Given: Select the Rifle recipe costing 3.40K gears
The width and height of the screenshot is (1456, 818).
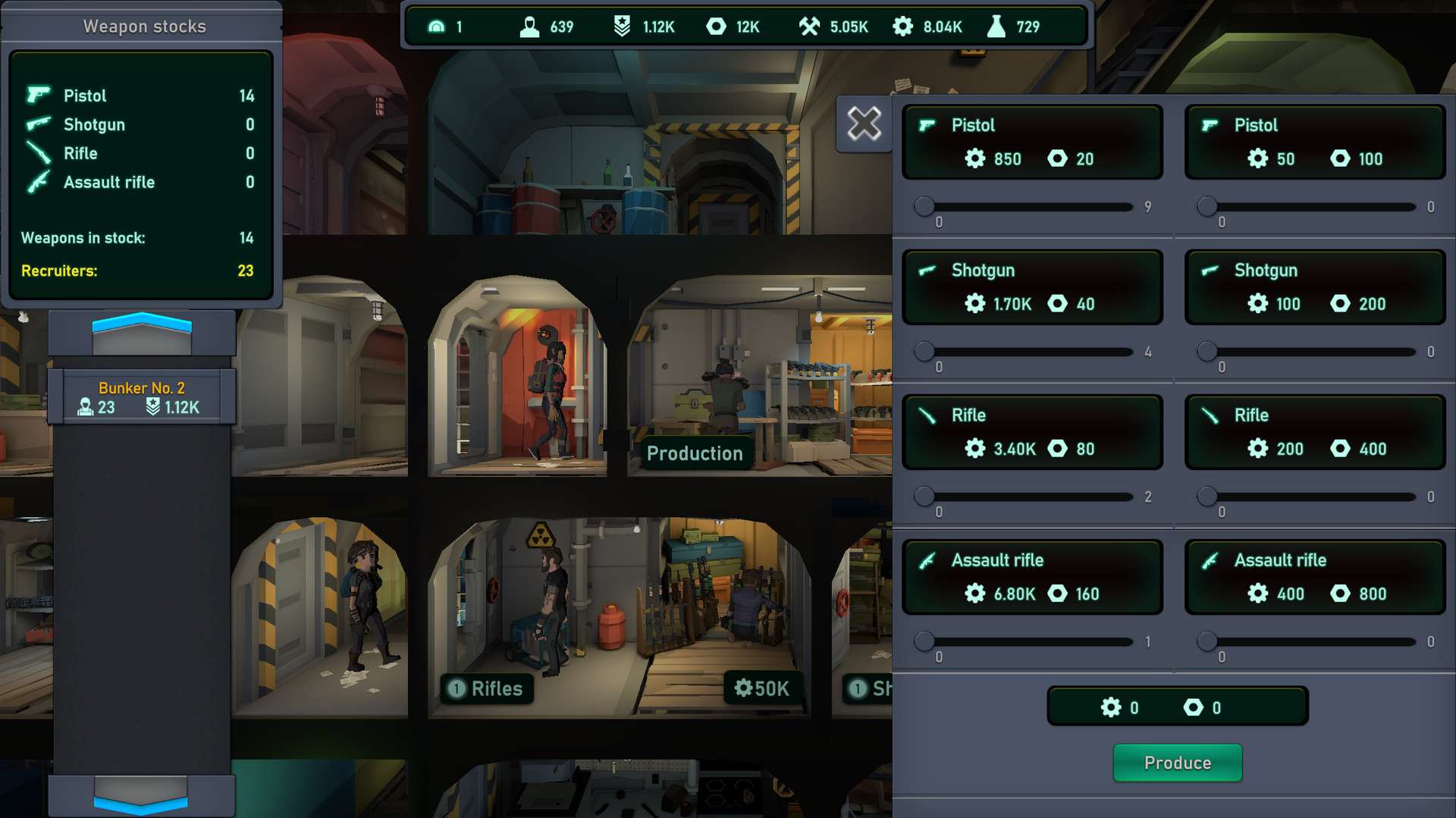Looking at the screenshot, I should click(1031, 432).
